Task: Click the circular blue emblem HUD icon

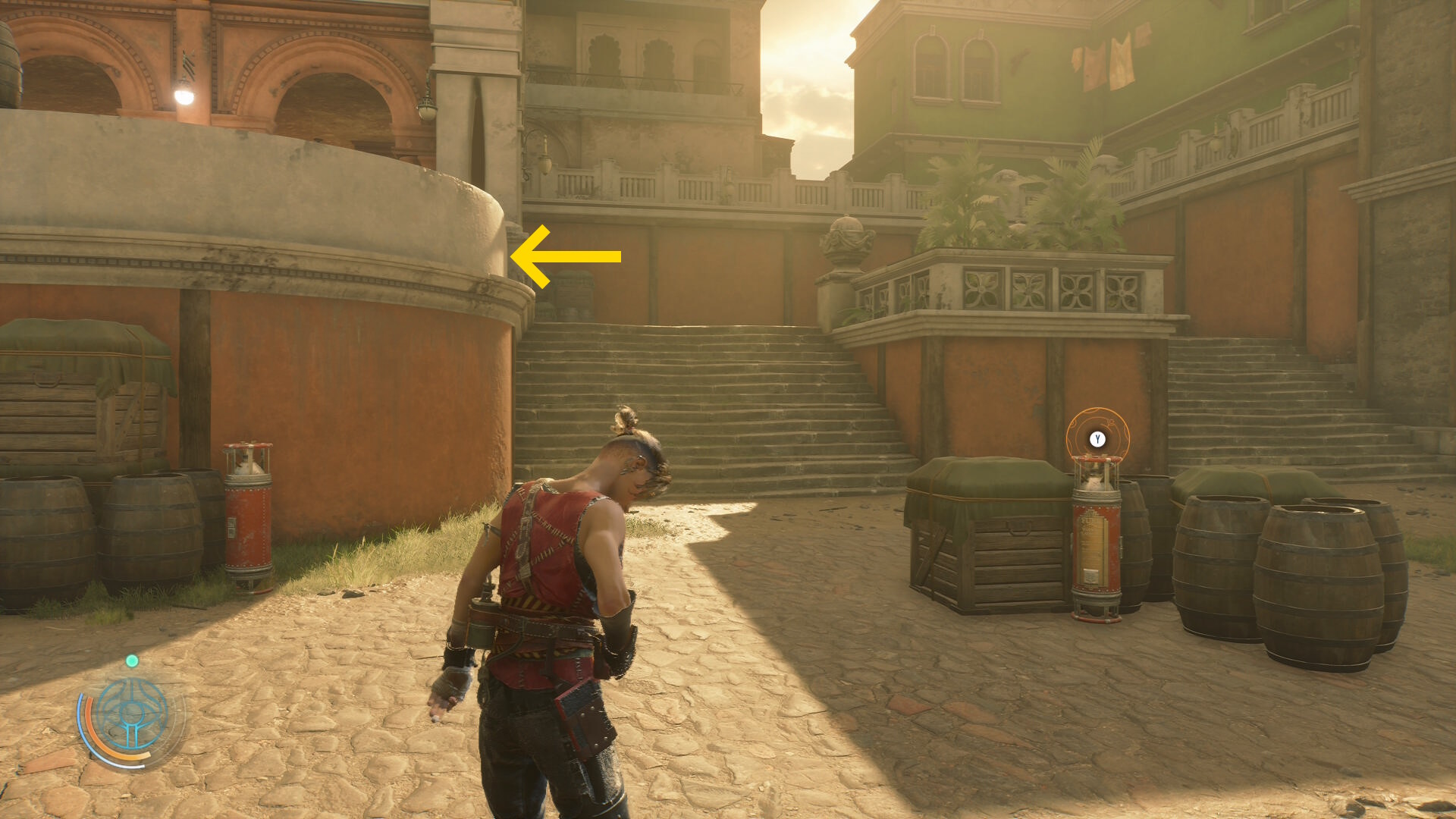Action: point(132,714)
